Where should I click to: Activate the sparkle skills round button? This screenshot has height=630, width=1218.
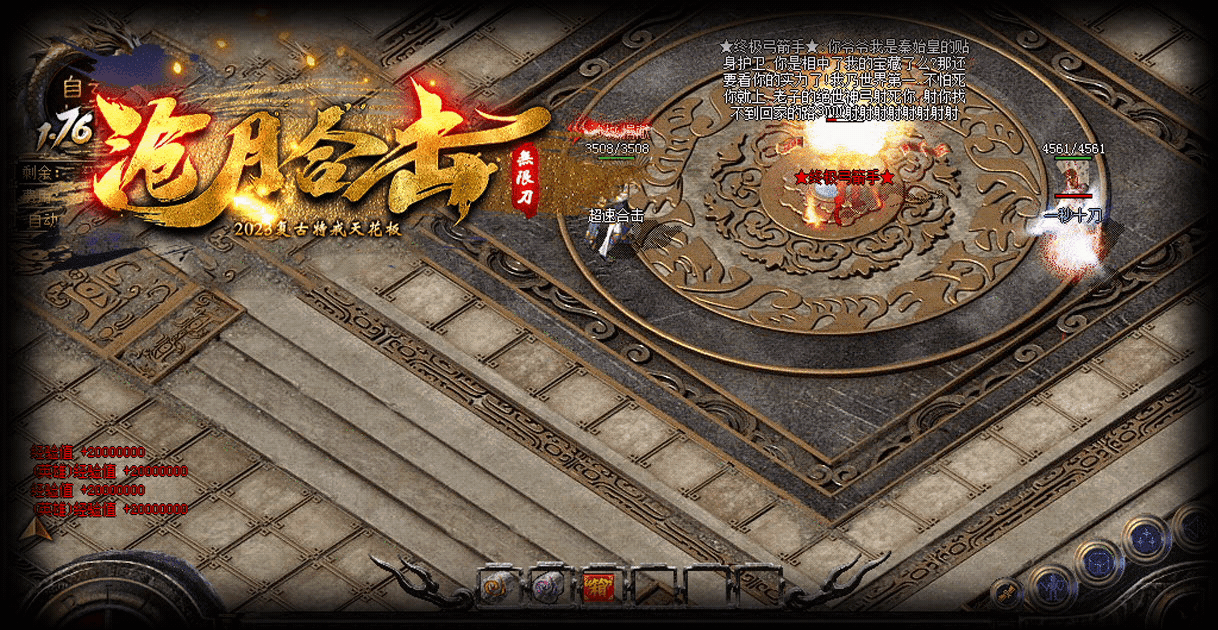click(x=1144, y=539)
